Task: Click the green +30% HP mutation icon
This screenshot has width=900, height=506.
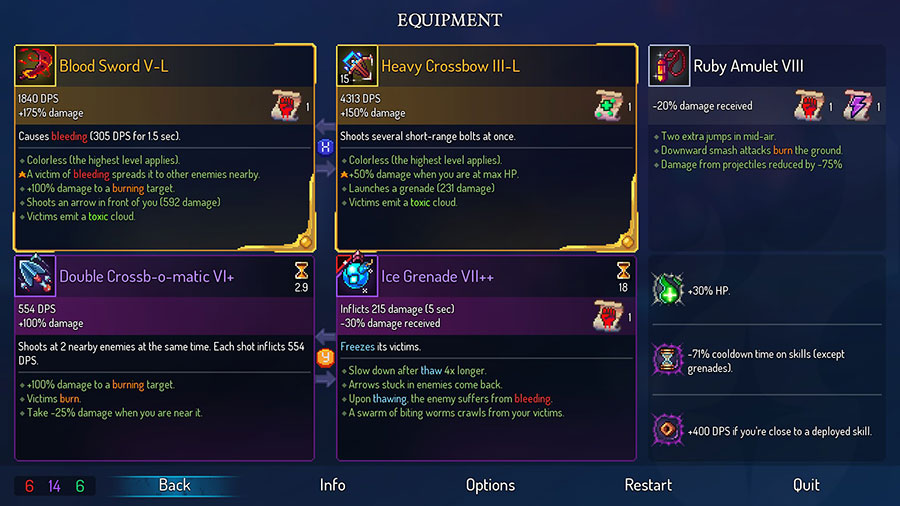Action: point(665,291)
